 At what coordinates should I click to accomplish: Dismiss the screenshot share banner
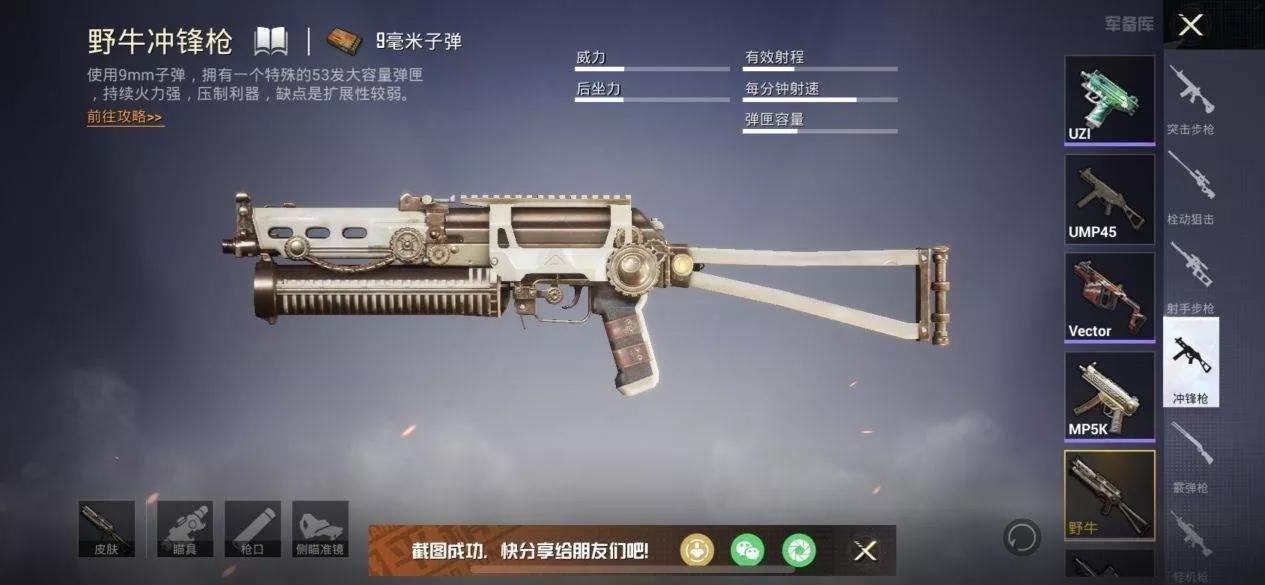pyautogui.click(x=865, y=550)
